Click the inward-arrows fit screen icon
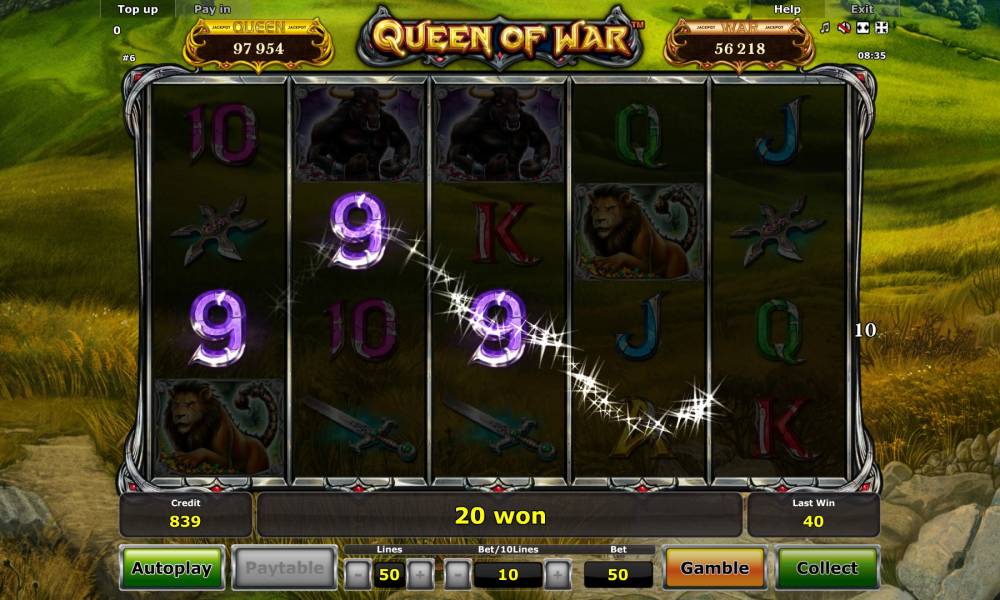 [861, 27]
